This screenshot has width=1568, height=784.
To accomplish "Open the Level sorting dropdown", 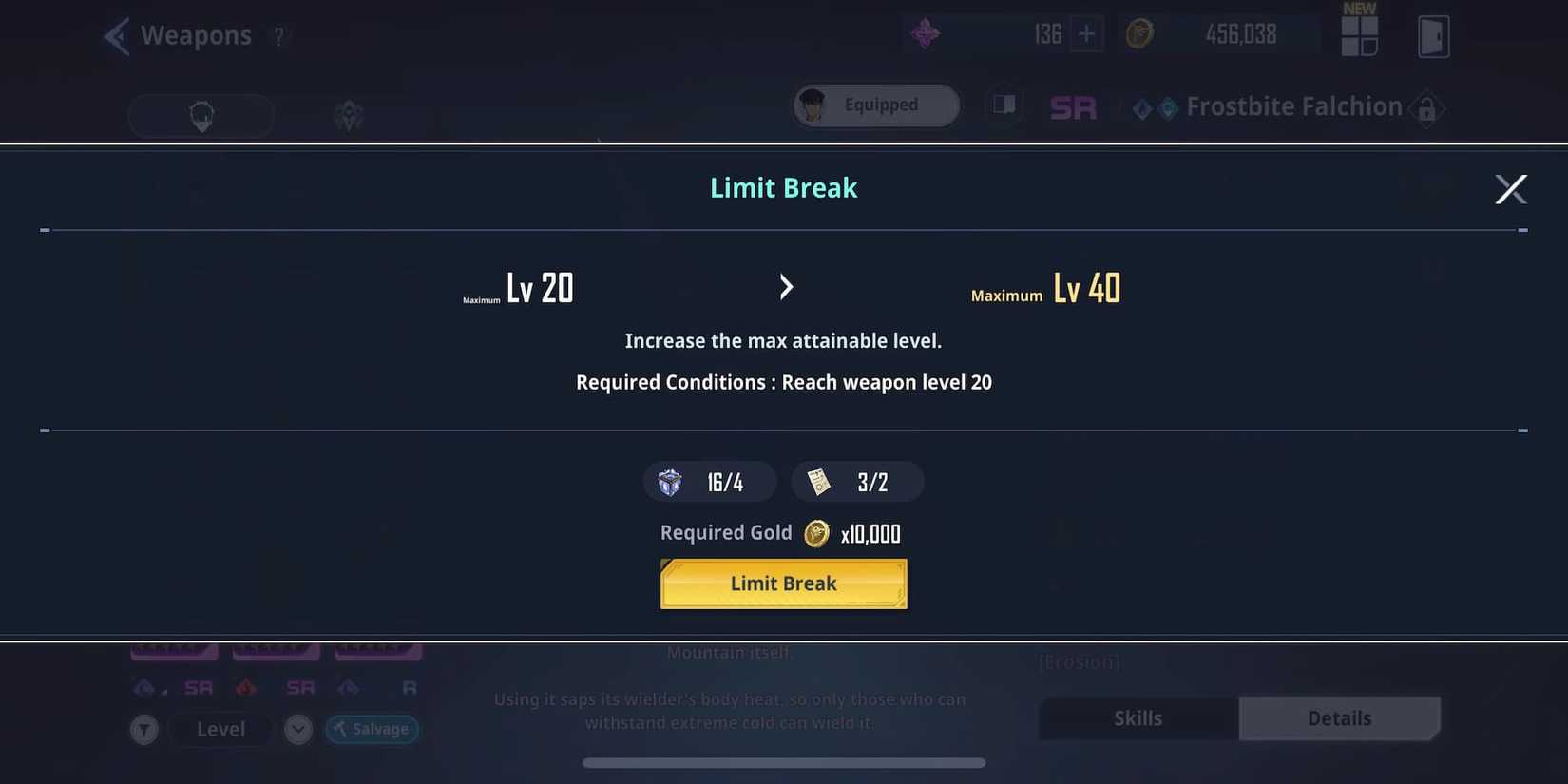I will click(x=220, y=729).
